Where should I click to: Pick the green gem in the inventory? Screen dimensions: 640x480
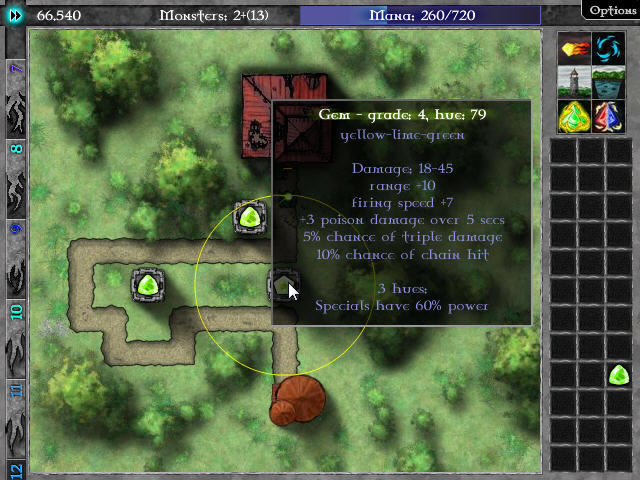[619, 375]
